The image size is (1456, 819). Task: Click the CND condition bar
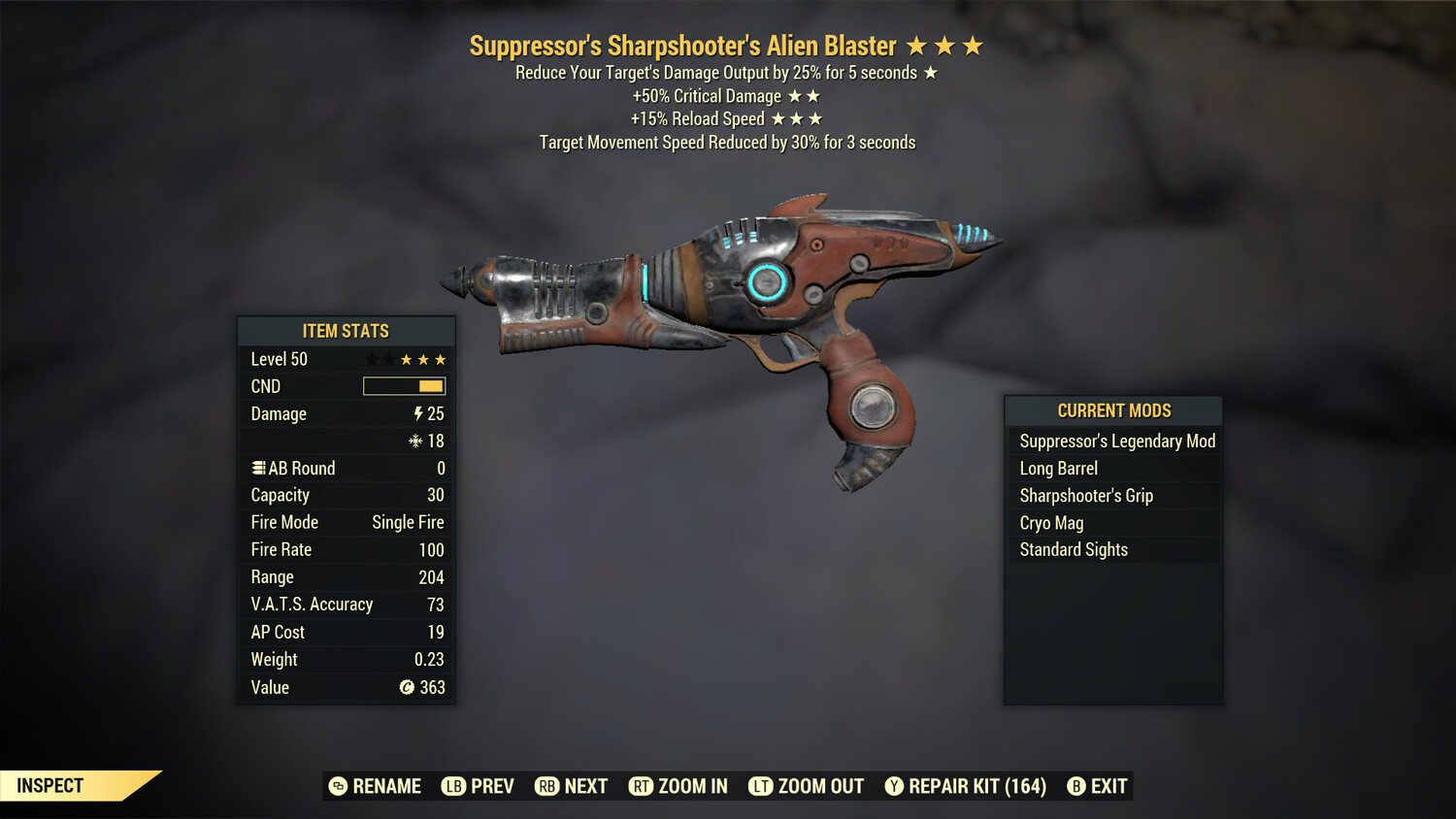(404, 386)
